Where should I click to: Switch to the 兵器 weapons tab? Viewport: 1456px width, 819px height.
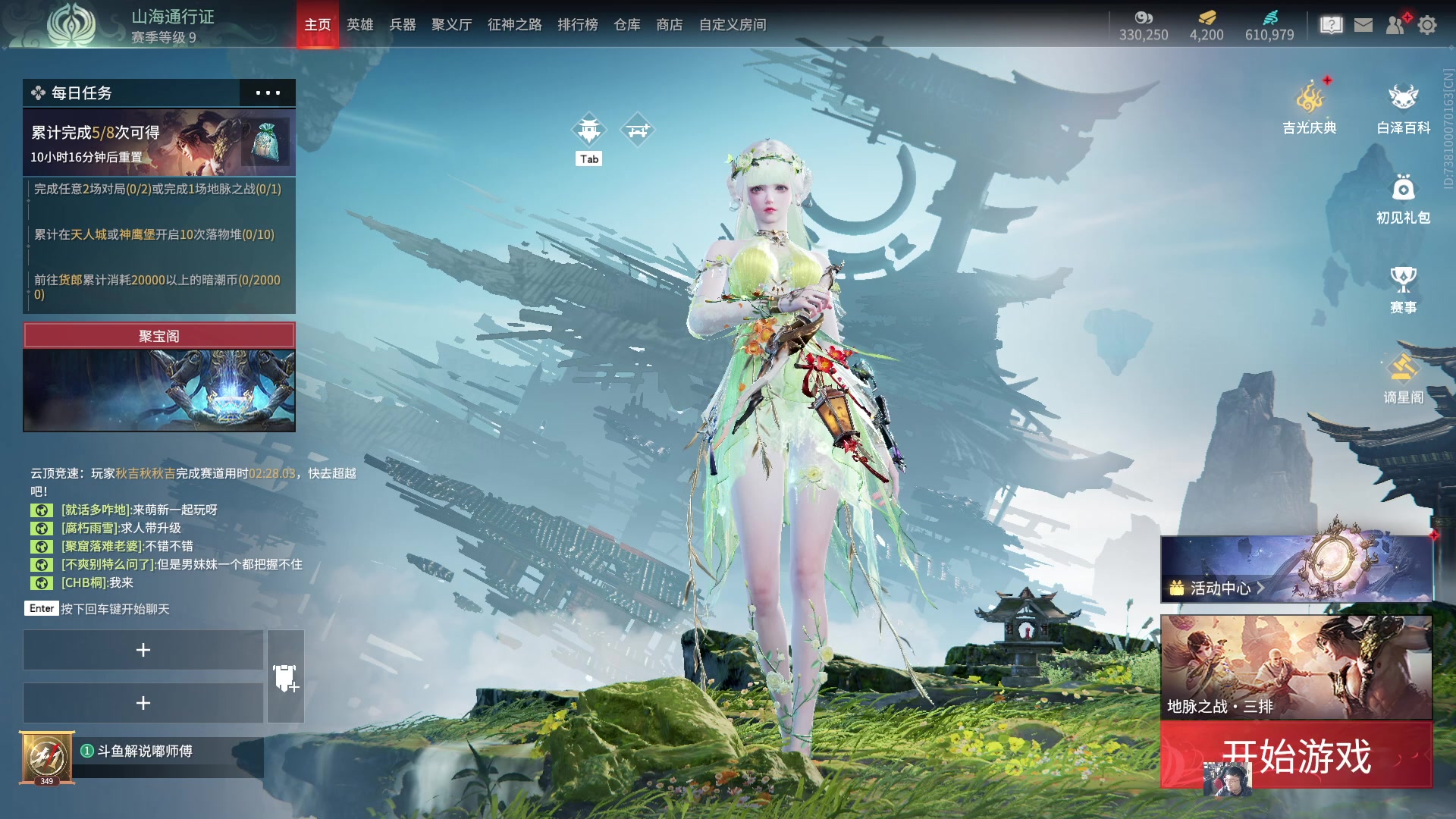pyautogui.click(x=403, y=25)
